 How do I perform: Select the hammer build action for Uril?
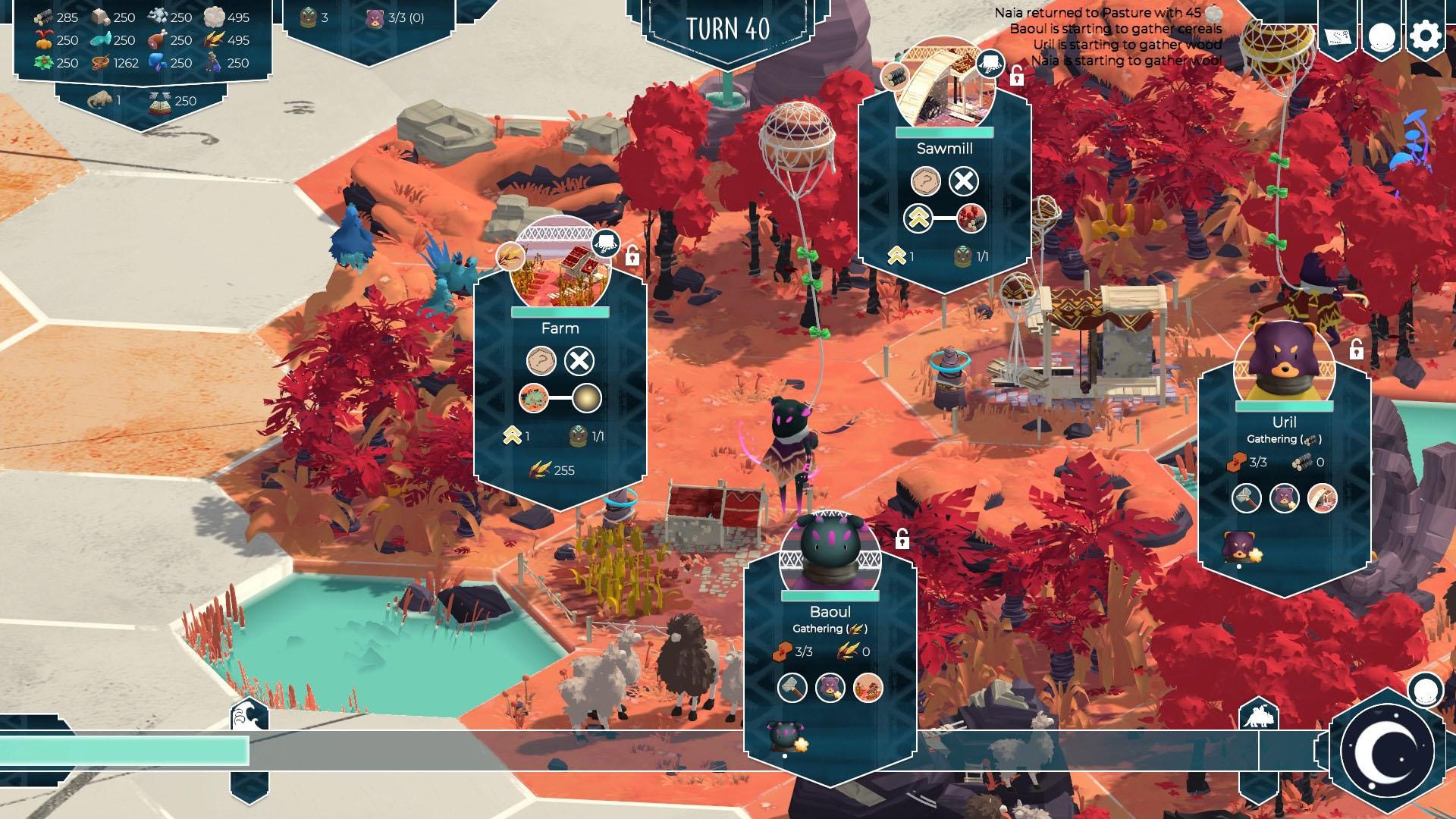pyautogui.click(x=1247, y=498)
